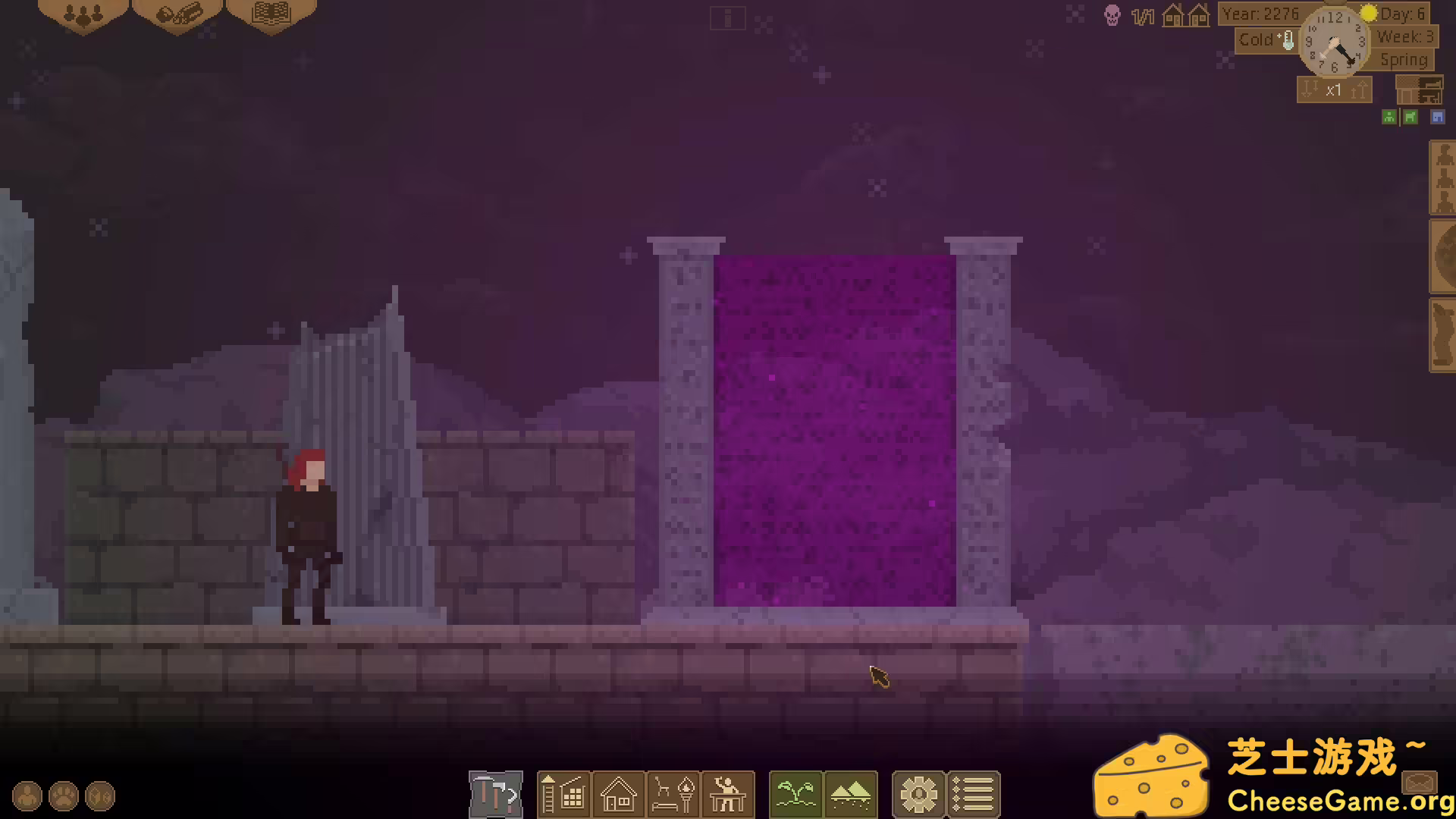Viewport: 1456px width, 819px height.
Task: Open the task list panel
Action: click(974, 795)
